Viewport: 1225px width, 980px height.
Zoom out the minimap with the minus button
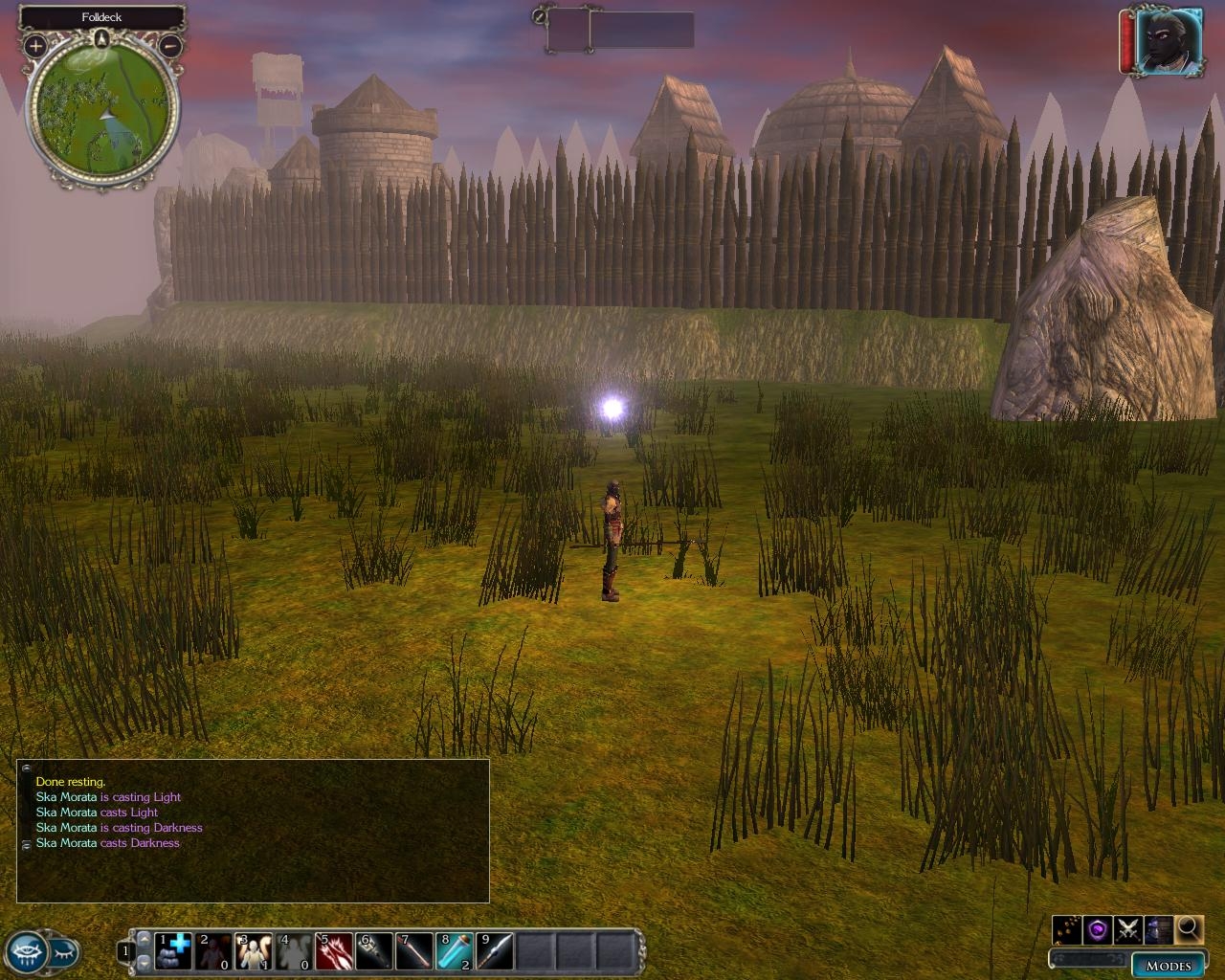(170, 45)
